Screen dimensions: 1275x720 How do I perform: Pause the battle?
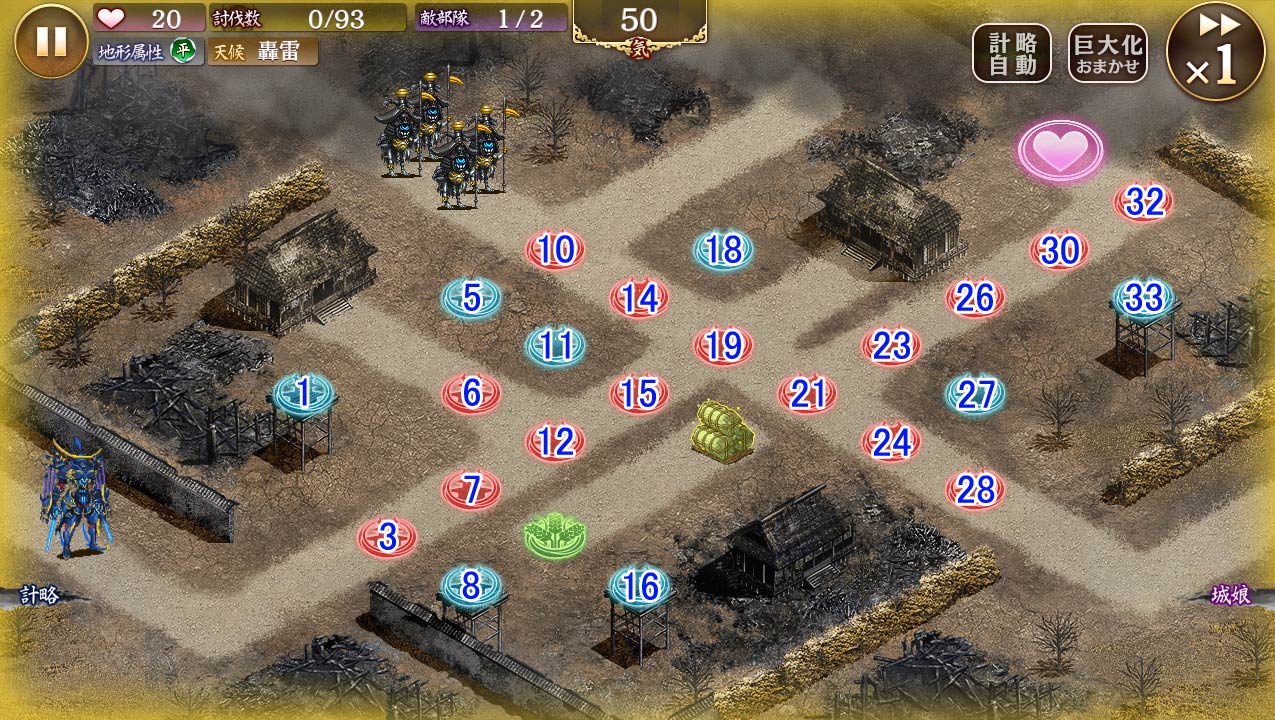point(51,41)
